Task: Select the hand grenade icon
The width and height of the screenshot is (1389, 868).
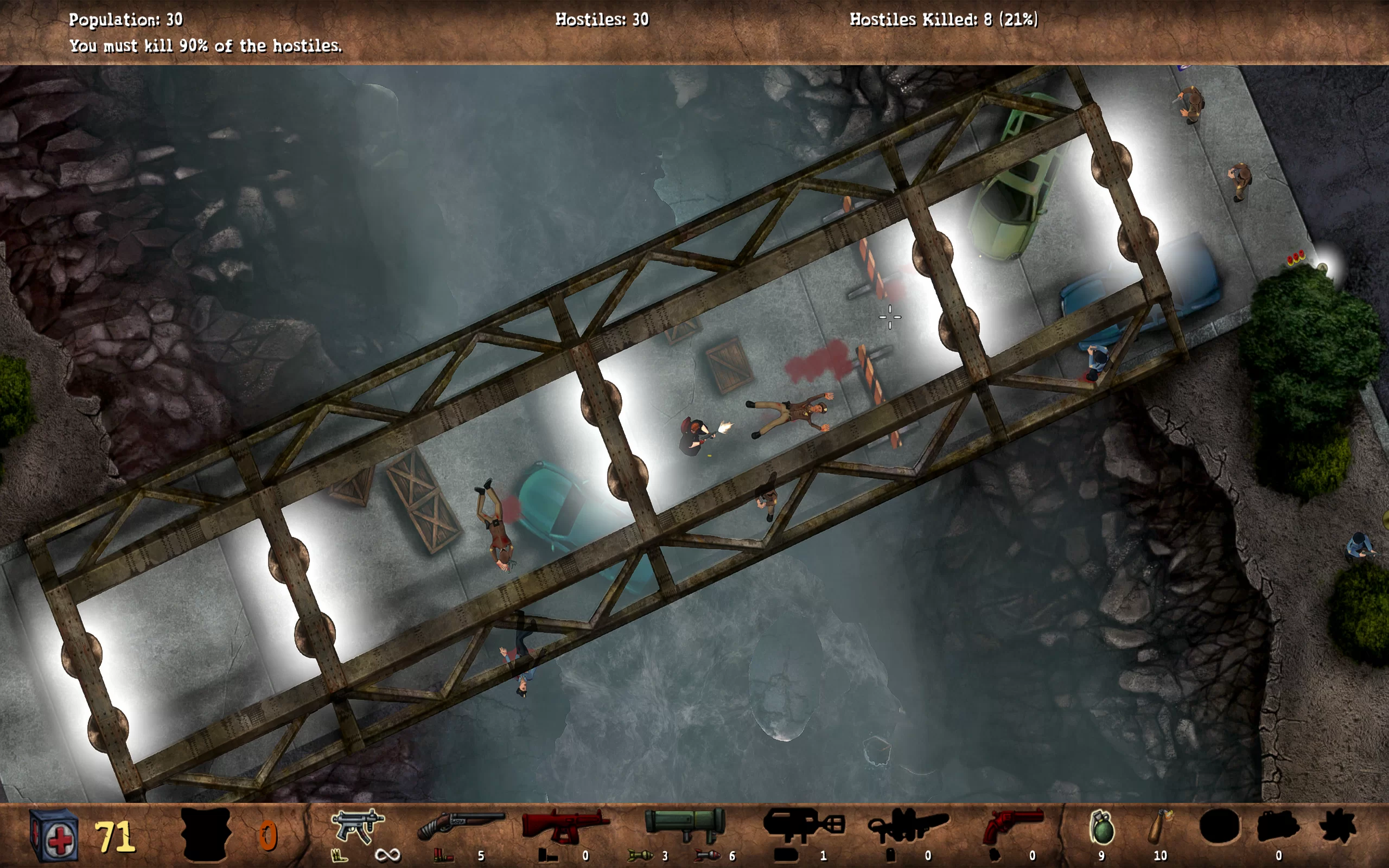Action: pyautogui.click(x=1101, y=828)
